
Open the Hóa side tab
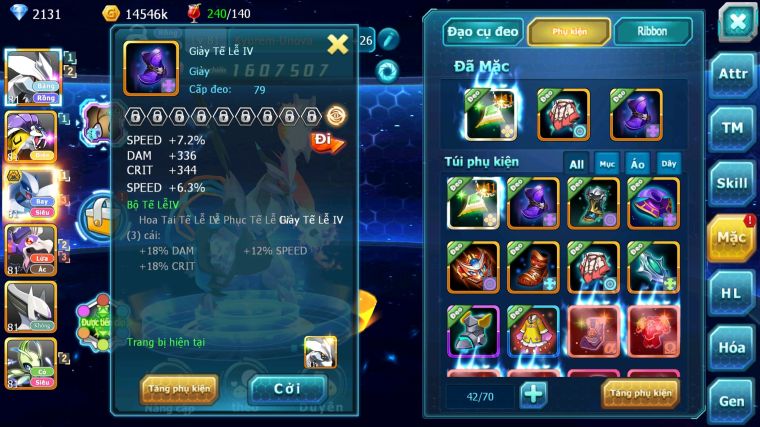coord(732,347)
